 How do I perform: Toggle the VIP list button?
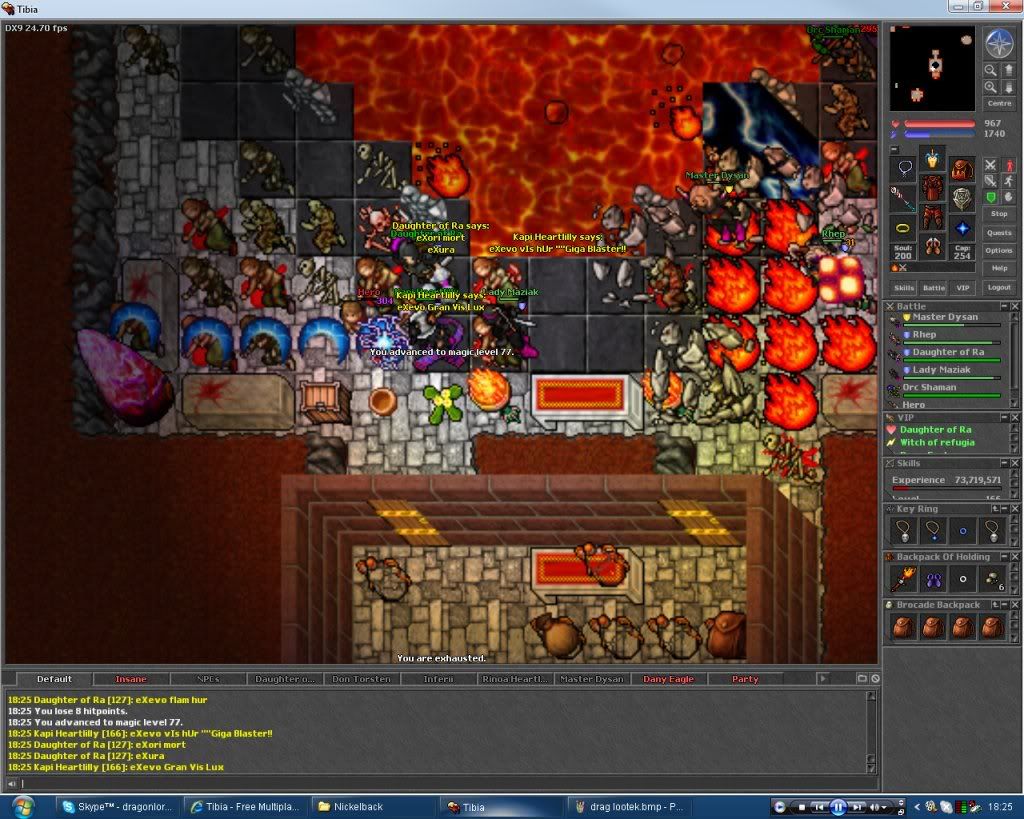point(962,288)
